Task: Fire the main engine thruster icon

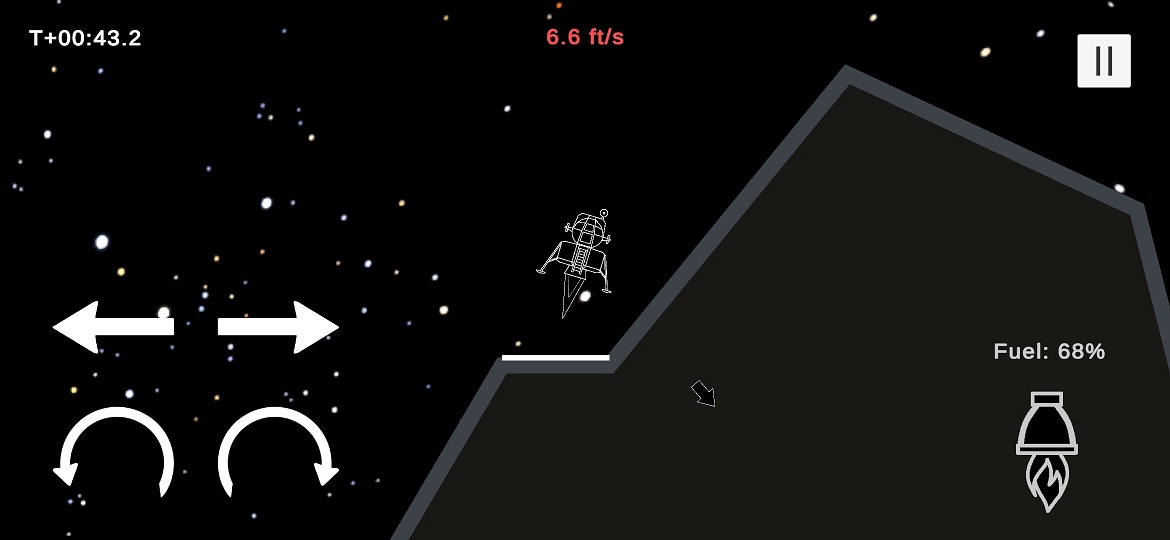Action: (1046, 450)
